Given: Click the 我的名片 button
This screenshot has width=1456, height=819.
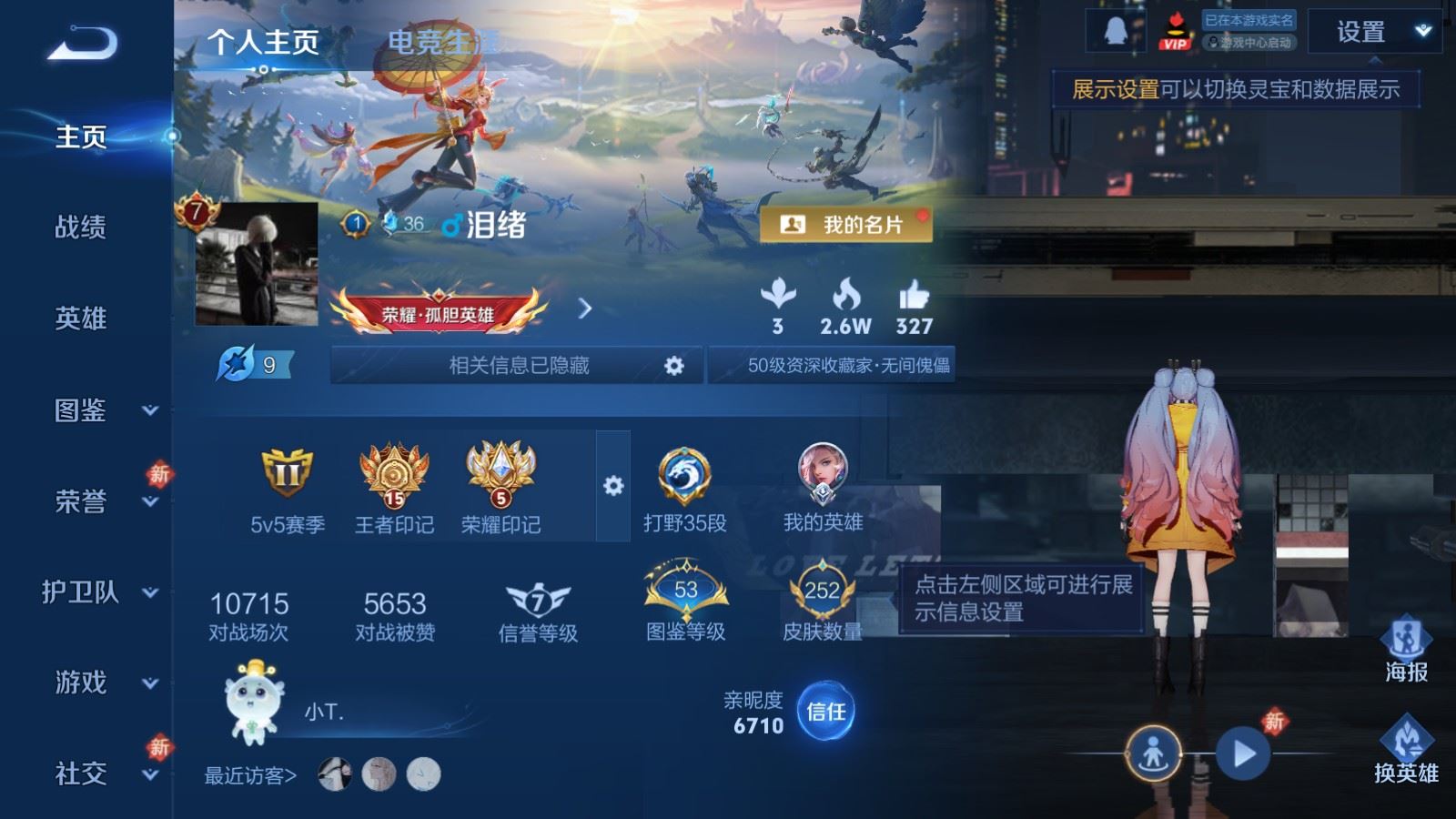Looking at the screenshot, I should click(845, 223).
